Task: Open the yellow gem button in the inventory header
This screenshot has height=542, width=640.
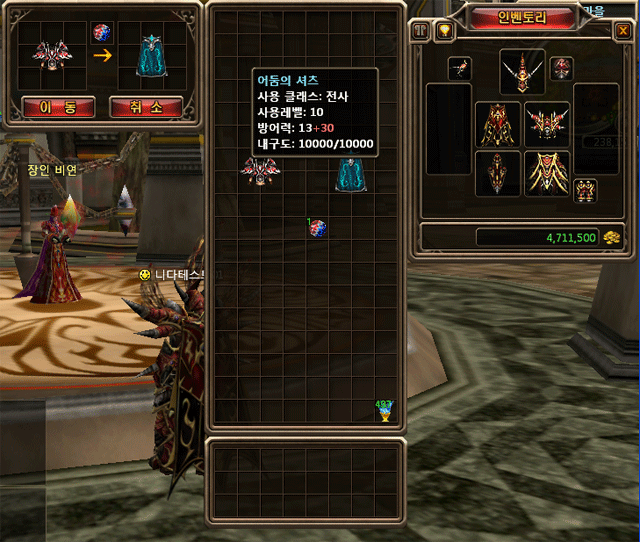Action: (444, 31)
